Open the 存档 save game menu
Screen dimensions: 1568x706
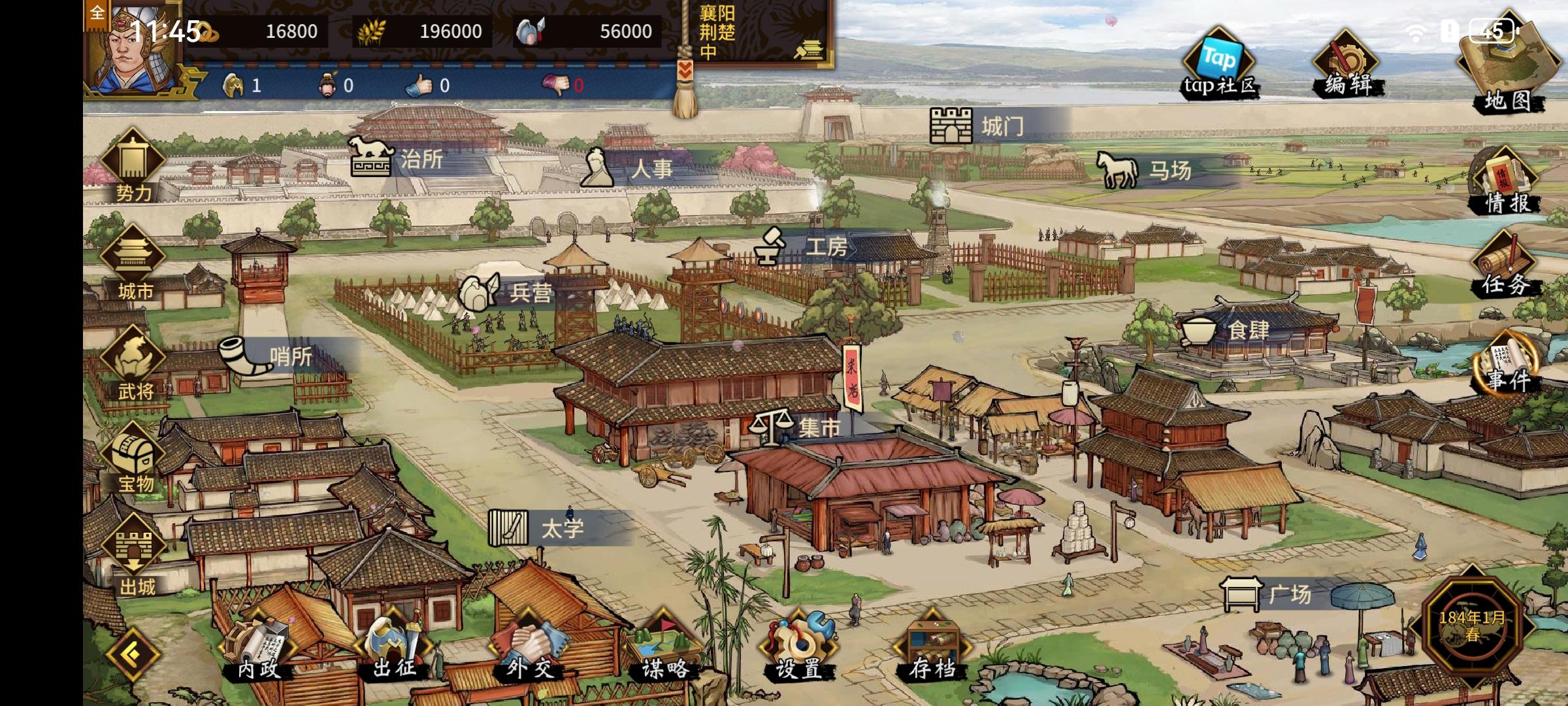[x=932, y=647]
